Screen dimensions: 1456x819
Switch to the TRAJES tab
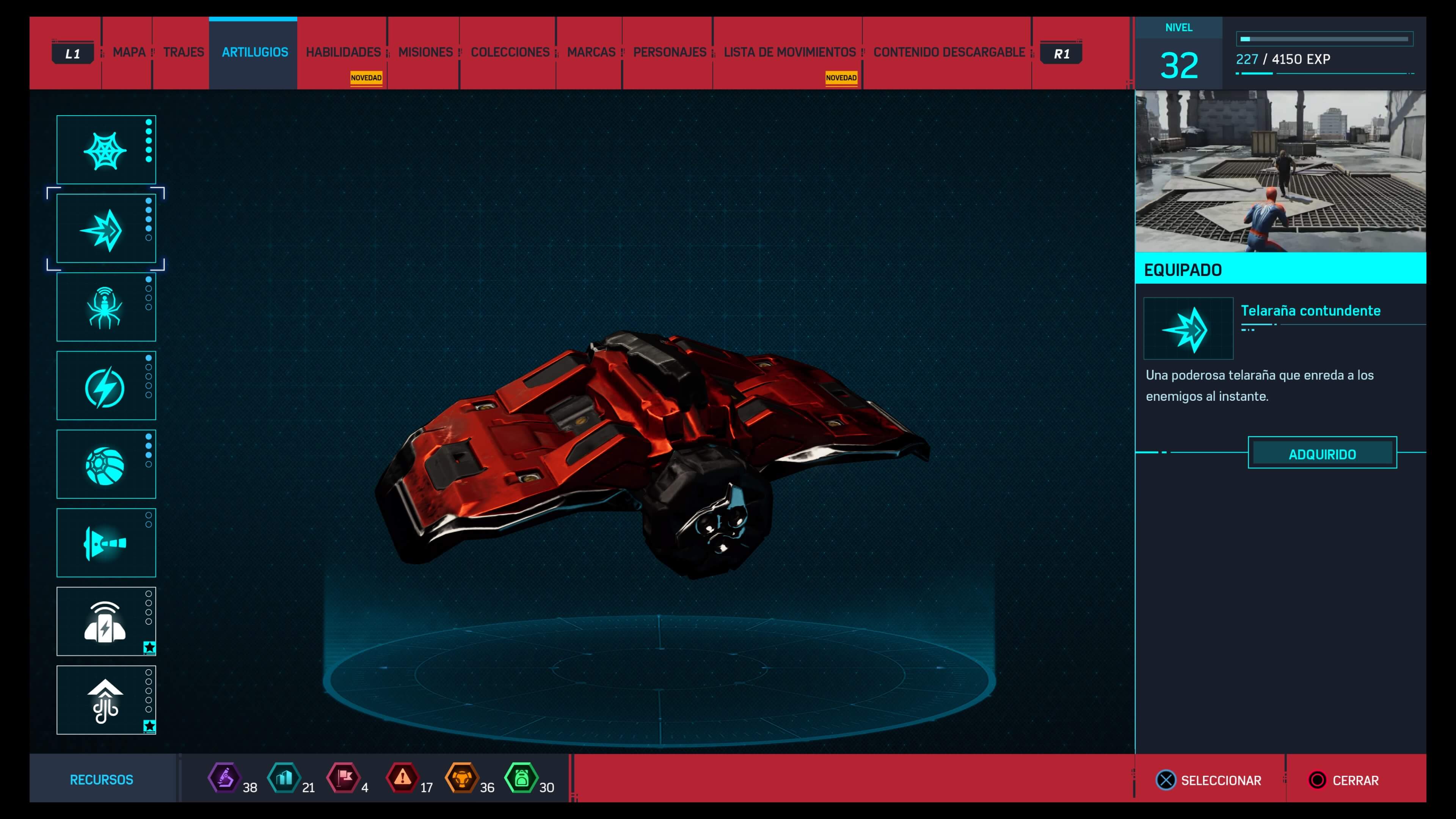pyautogui.click(x=183, y=53)
